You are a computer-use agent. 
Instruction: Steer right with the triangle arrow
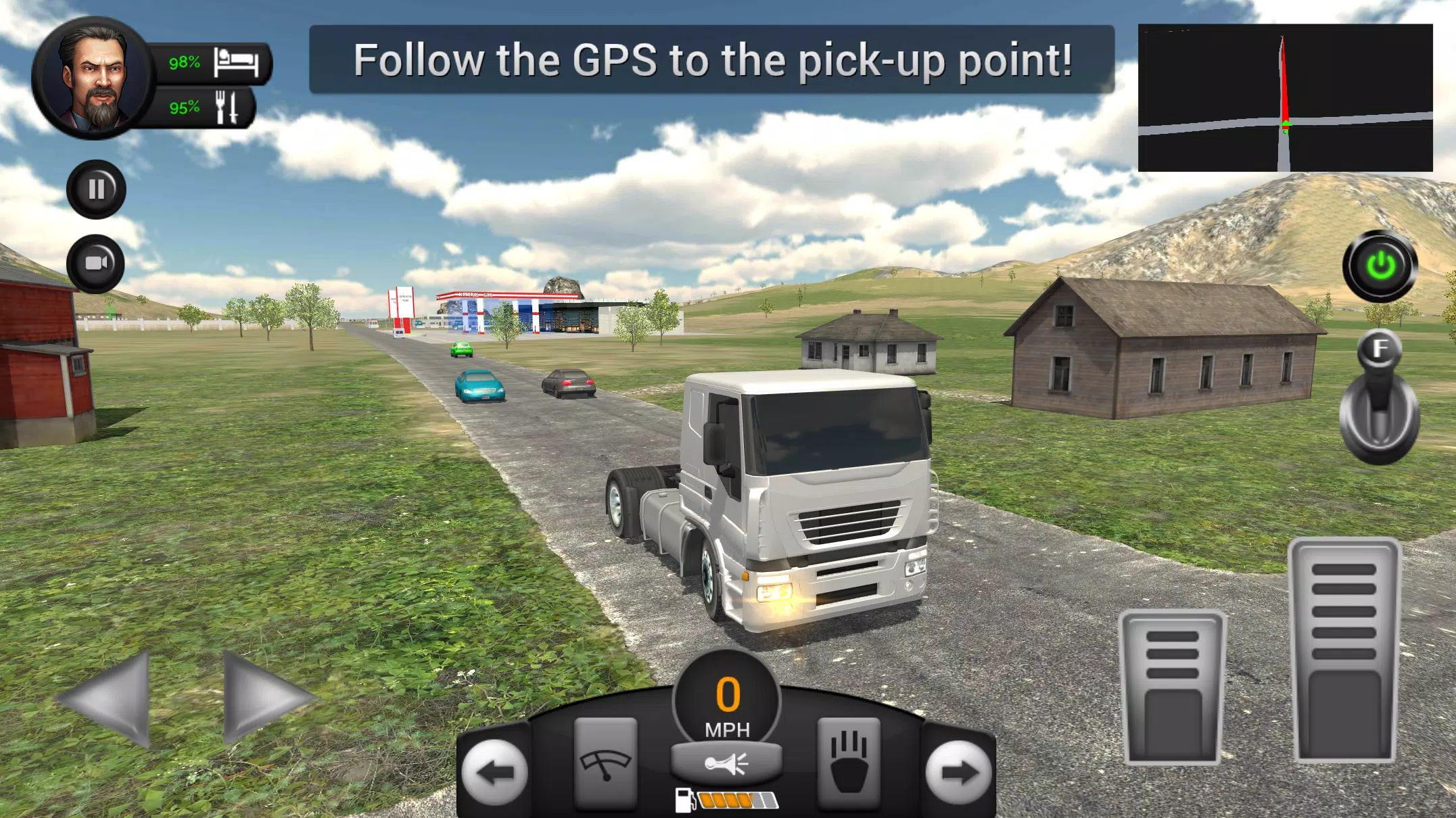pos(264,698)
